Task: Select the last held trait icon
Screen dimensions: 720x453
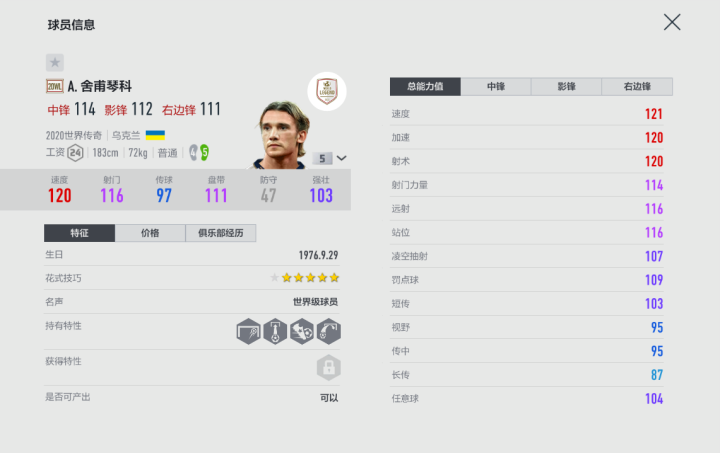Action: [328, 331]
